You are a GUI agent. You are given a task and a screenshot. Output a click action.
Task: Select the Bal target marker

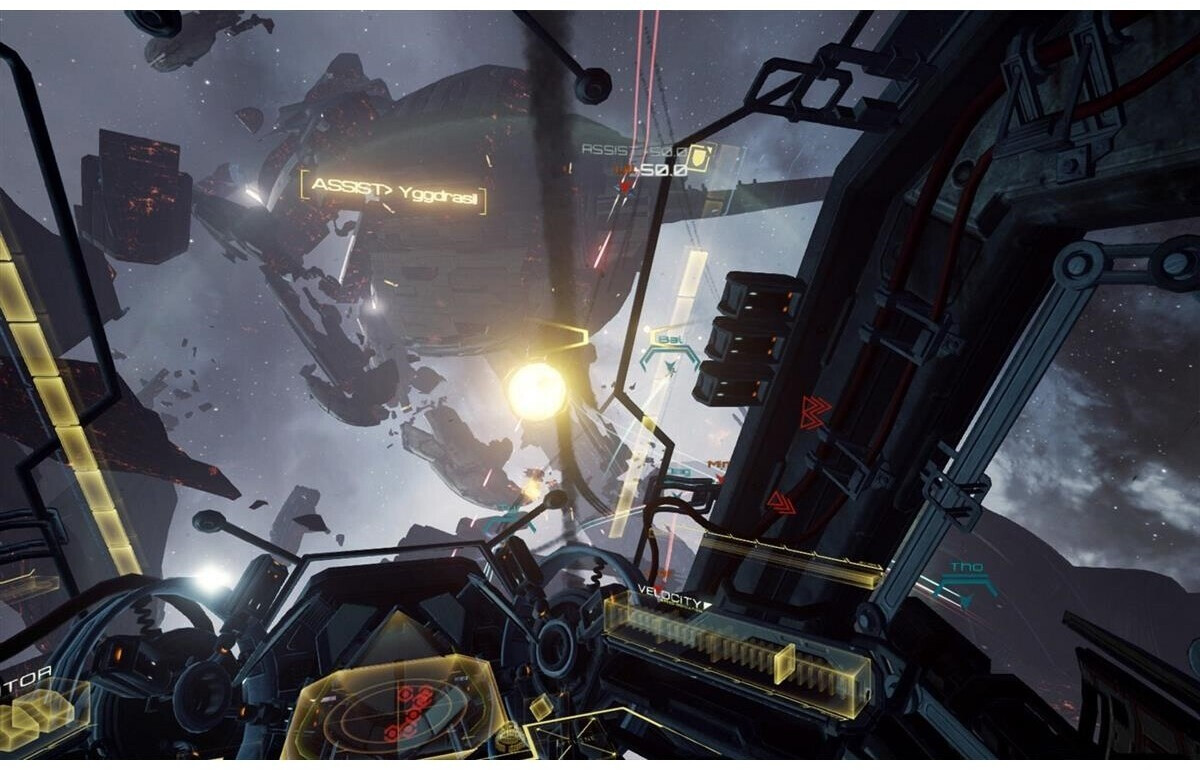[669, 351]
